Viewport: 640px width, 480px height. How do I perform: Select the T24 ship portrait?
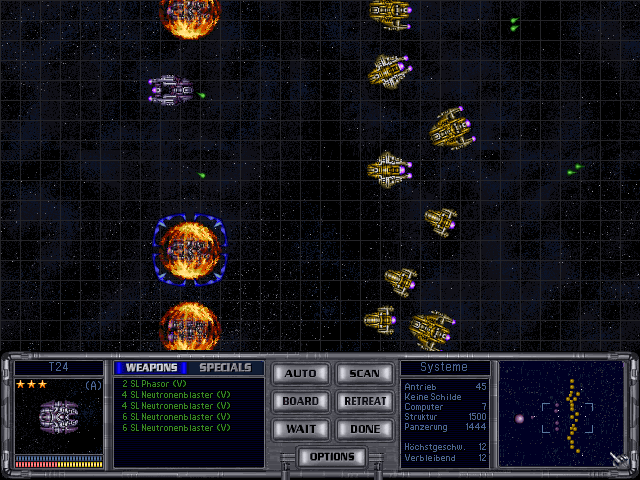(x=59, y=416)
